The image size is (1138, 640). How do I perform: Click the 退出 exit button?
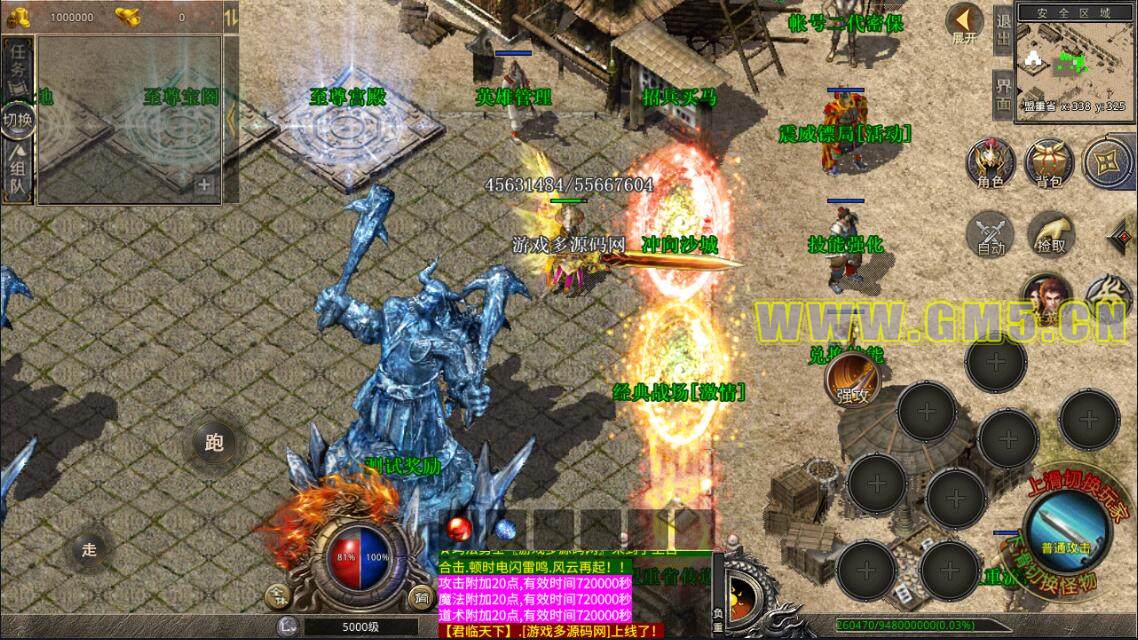(1003, 29)
